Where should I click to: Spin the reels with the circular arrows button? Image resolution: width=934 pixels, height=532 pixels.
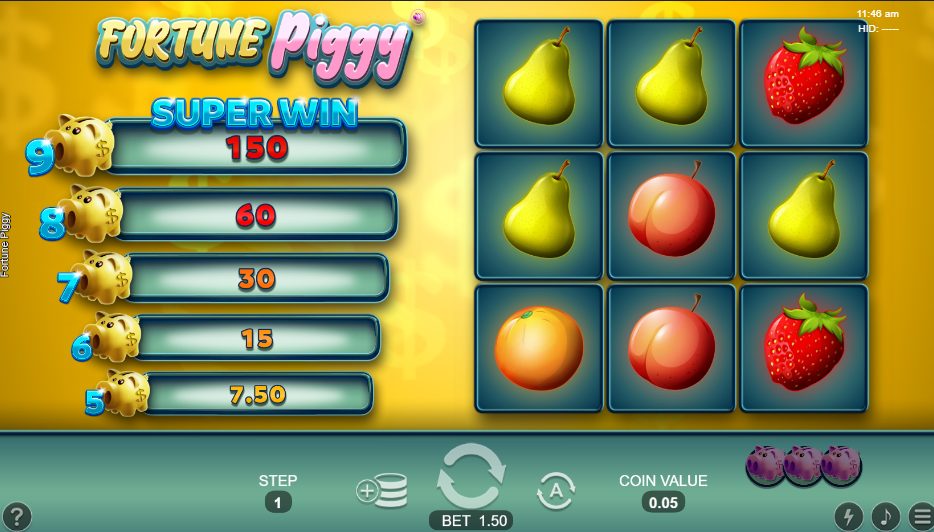click(x=471, y=477)
